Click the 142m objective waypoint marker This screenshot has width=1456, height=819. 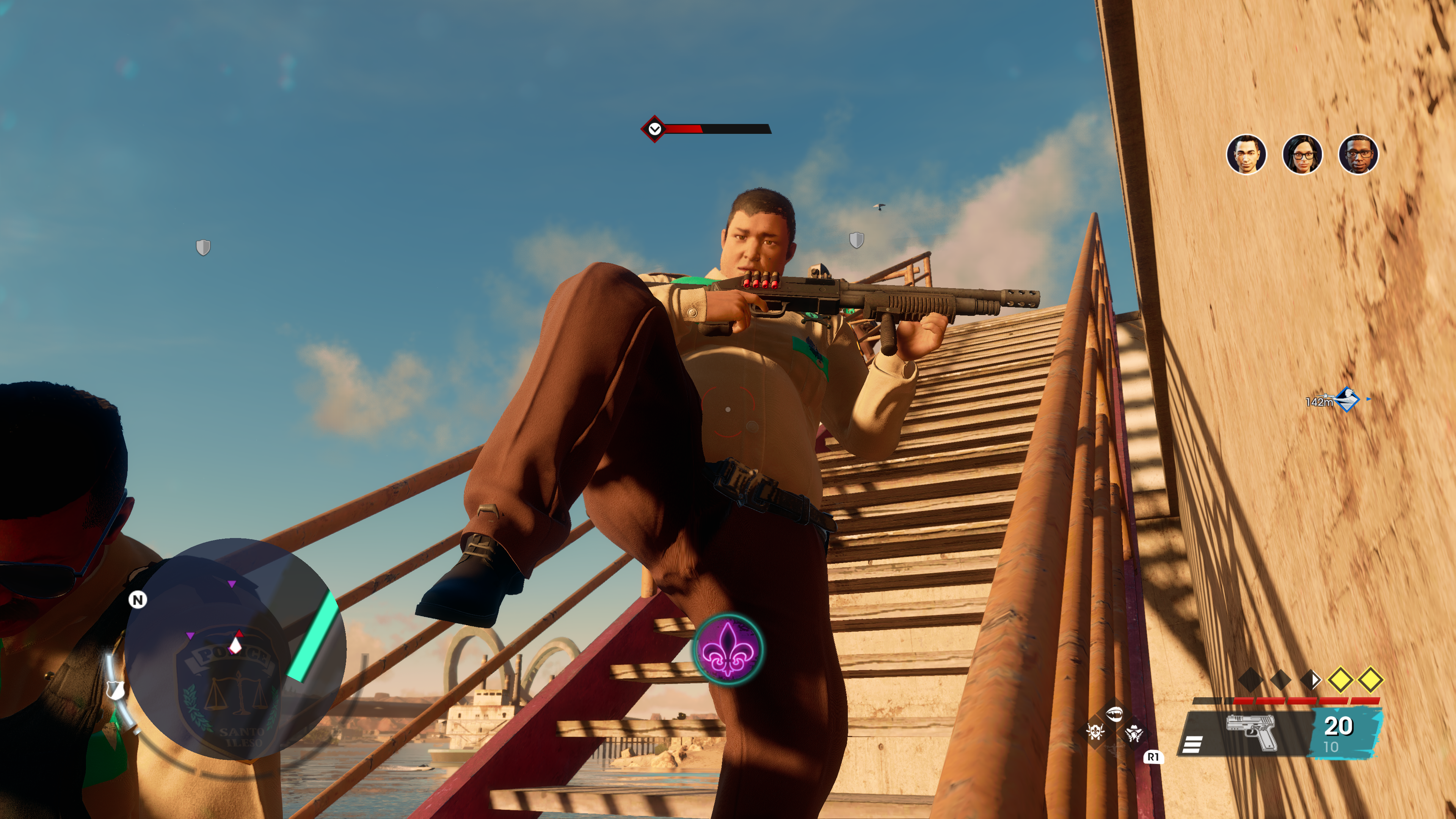click(x=1347, y=400)
